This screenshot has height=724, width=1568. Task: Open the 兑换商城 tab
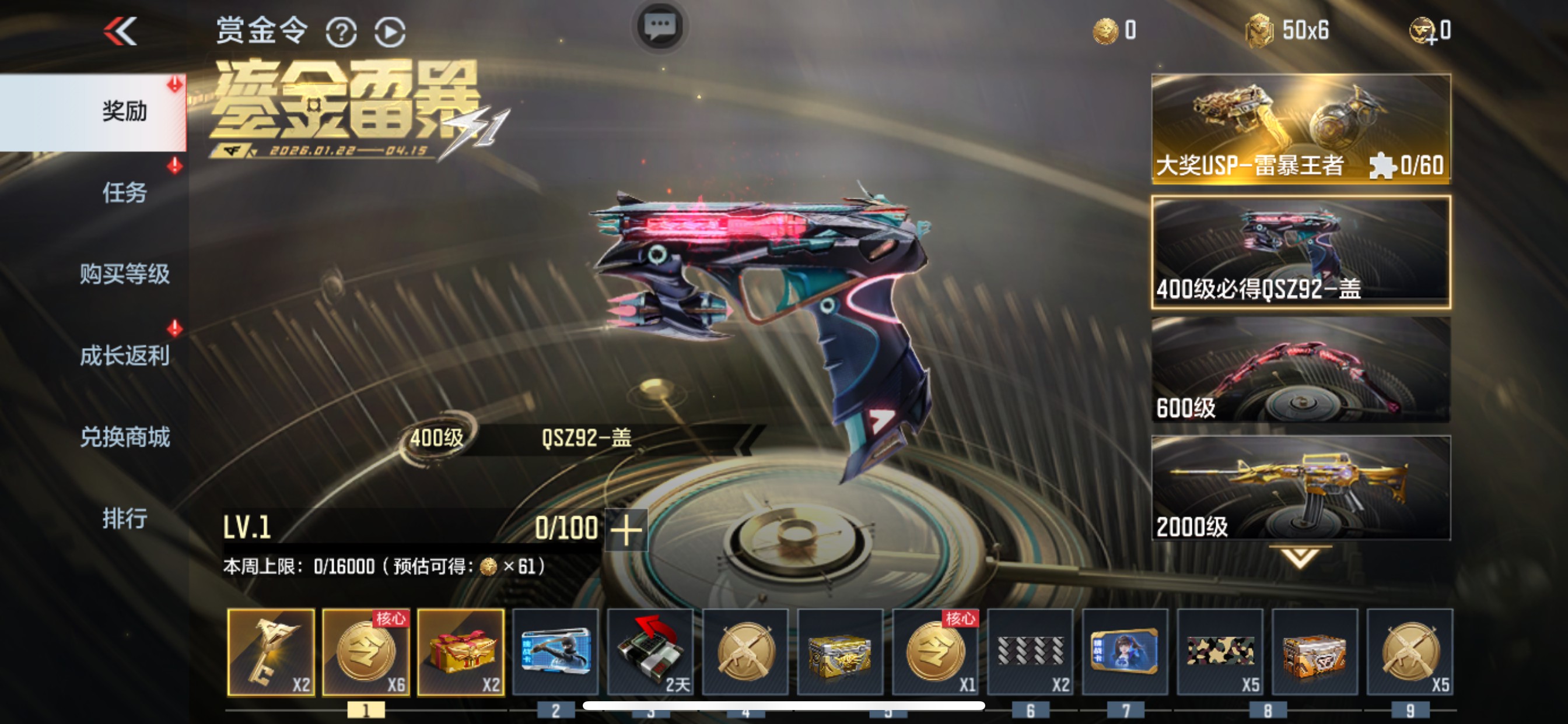(x=125, y=437)
